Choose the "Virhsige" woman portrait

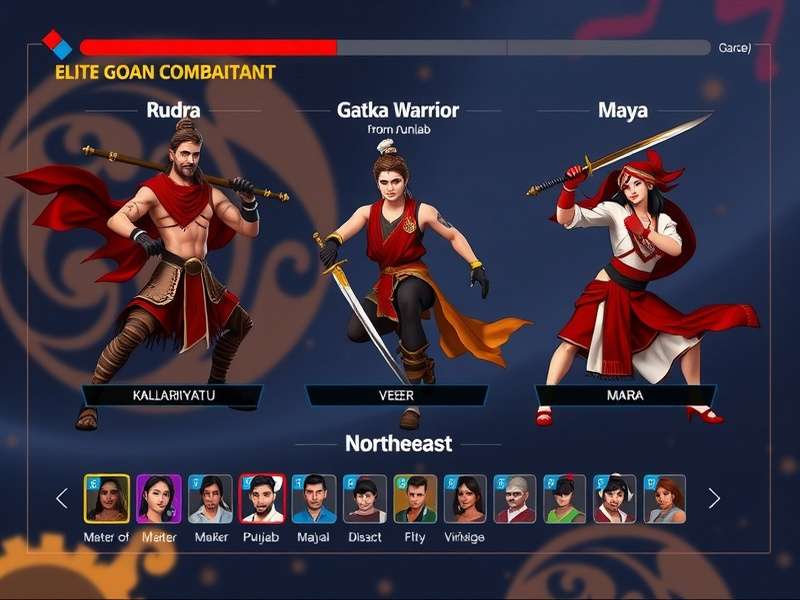click(465, 498)
